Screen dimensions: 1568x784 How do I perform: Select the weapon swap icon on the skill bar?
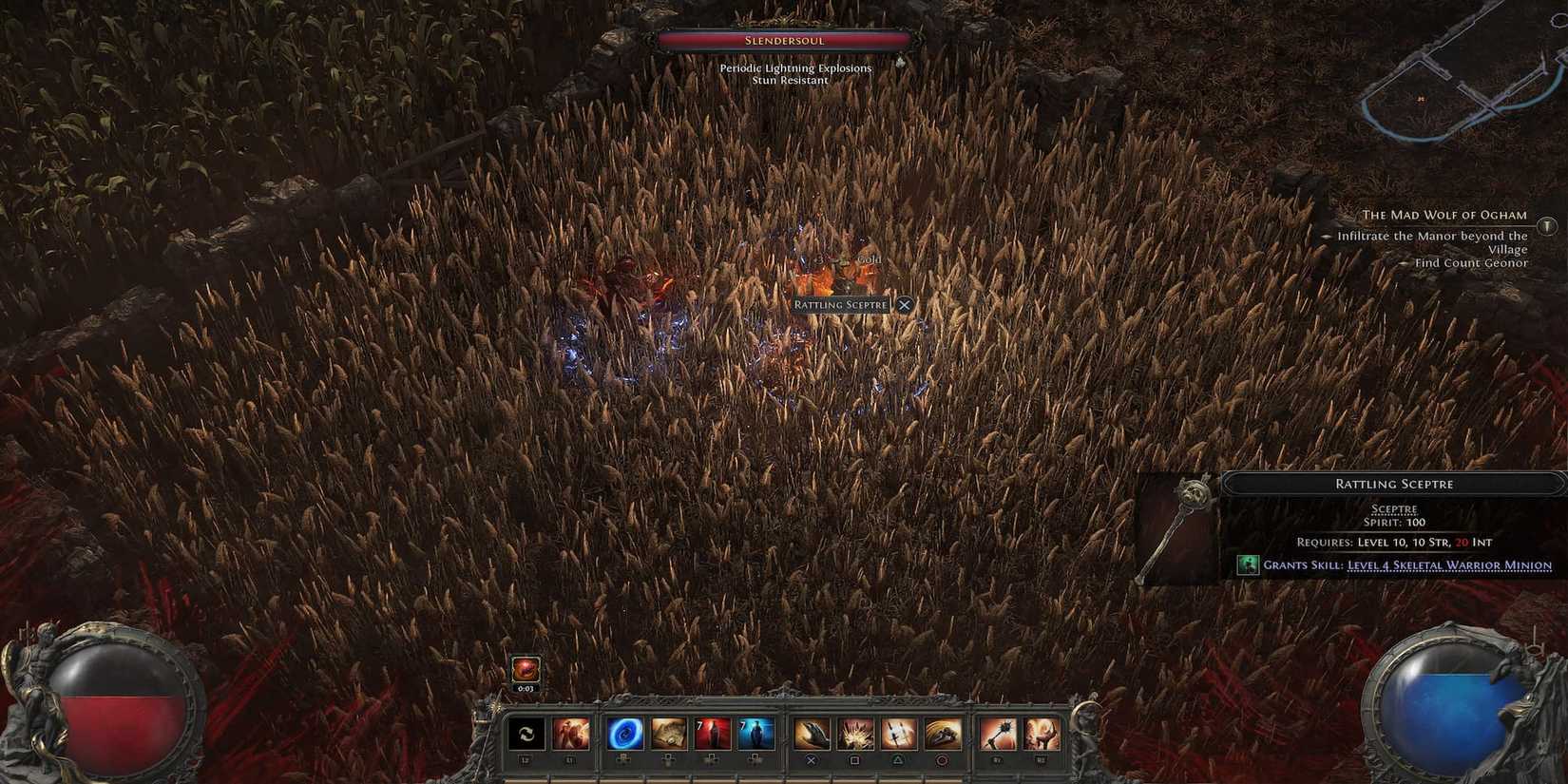526,734
